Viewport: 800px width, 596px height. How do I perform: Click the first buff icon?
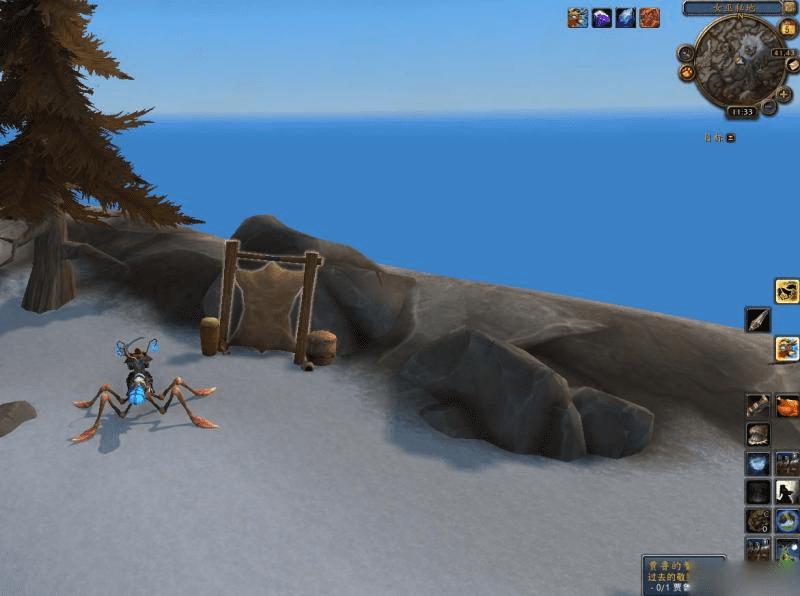coord(578,17)
